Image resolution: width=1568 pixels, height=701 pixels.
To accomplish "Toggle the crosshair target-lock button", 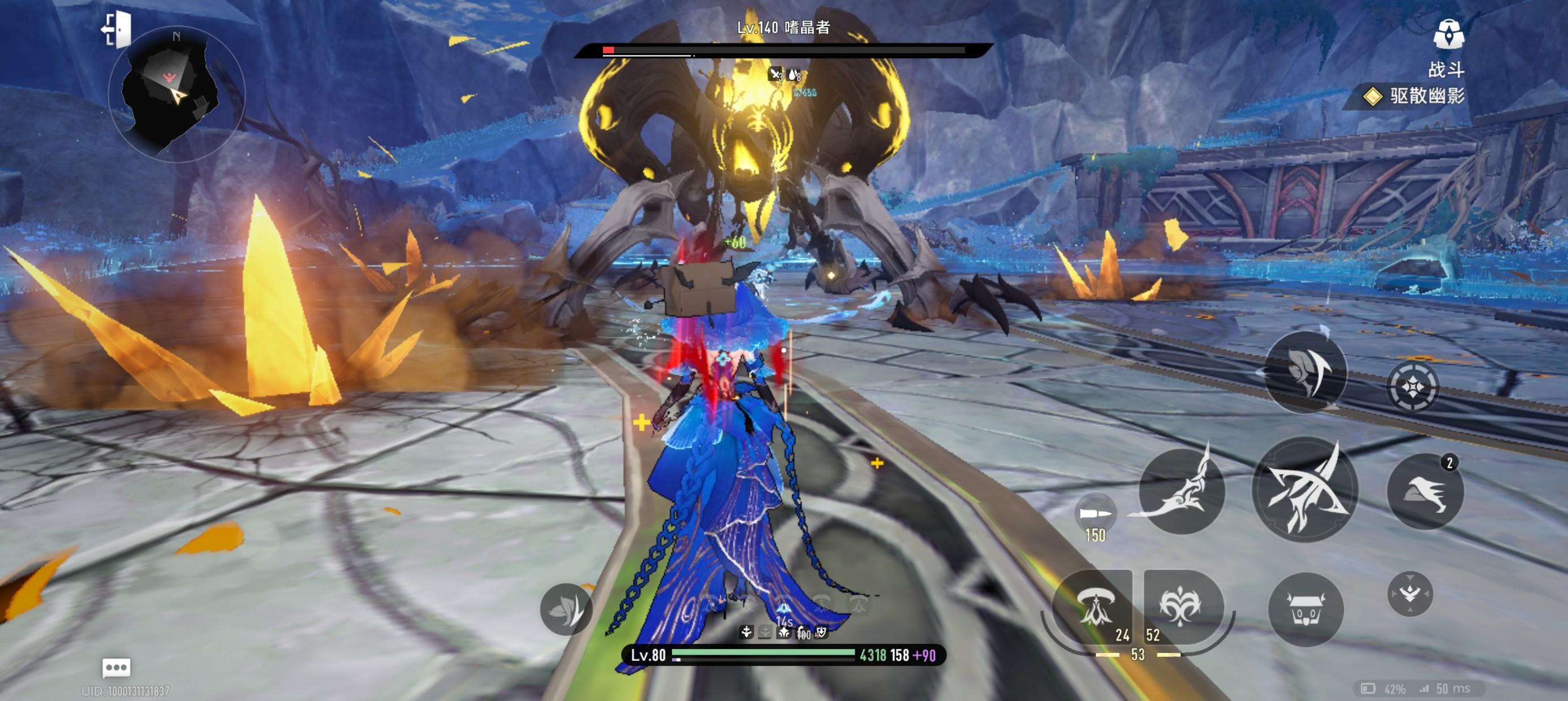I will [1412, 387].
